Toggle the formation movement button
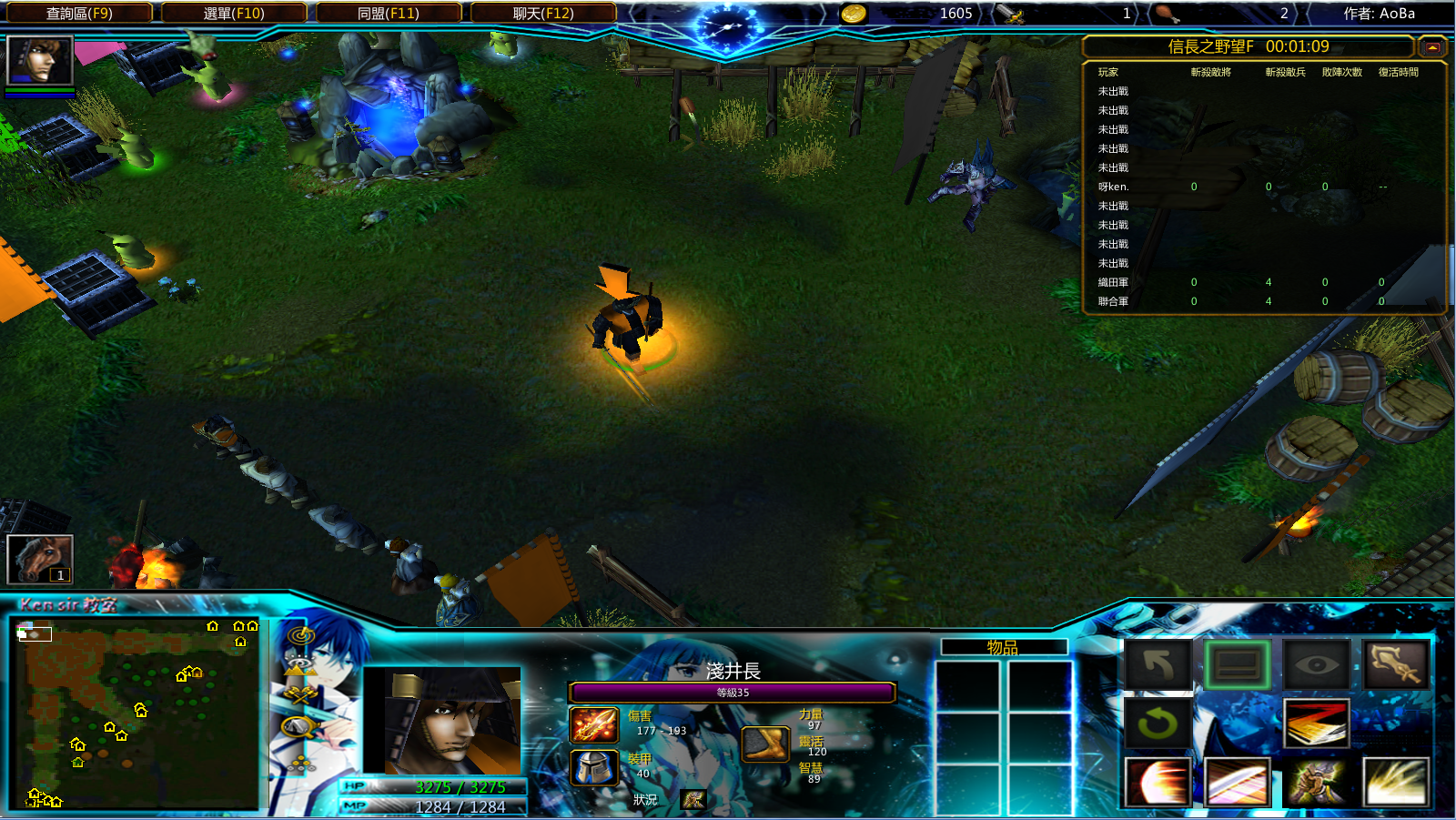The height and width of the screenshot is (820, 1456). (x=299, y=763)
